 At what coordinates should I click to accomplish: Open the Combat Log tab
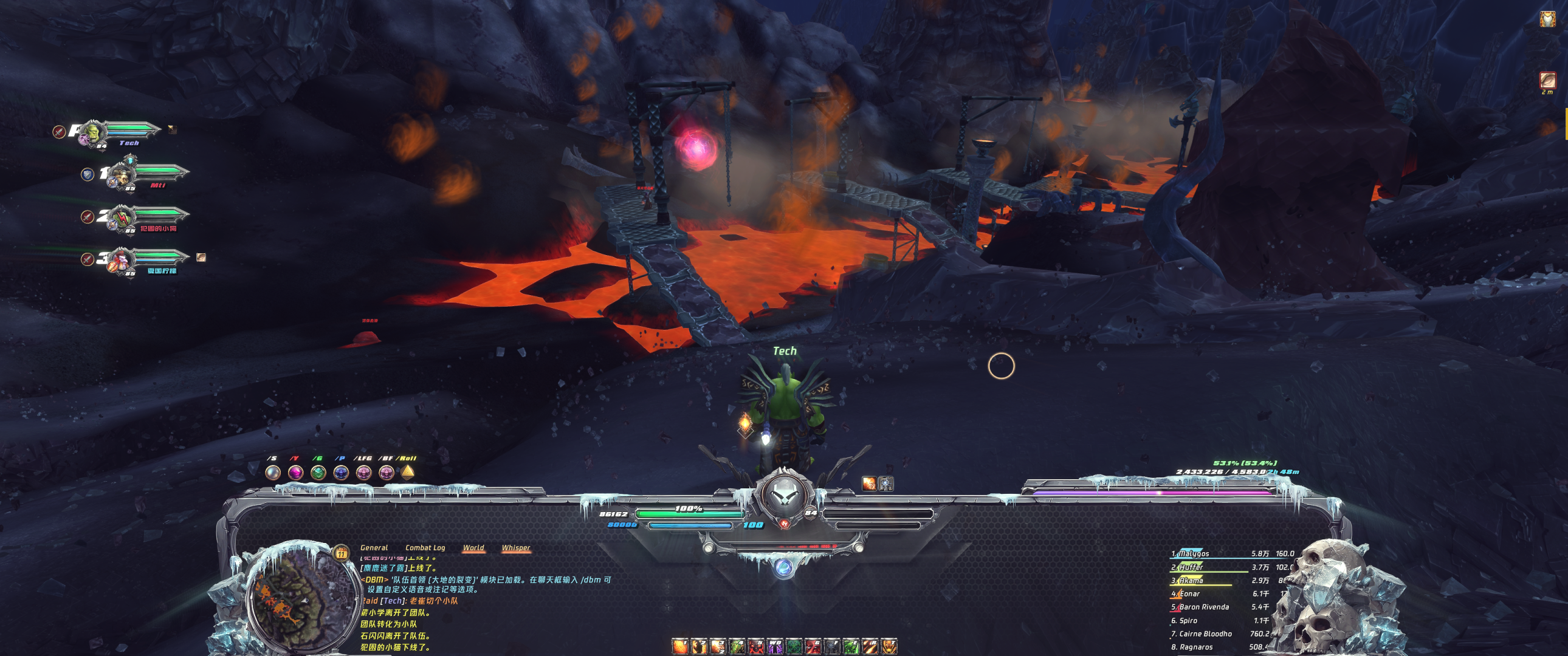click(425, 548)
